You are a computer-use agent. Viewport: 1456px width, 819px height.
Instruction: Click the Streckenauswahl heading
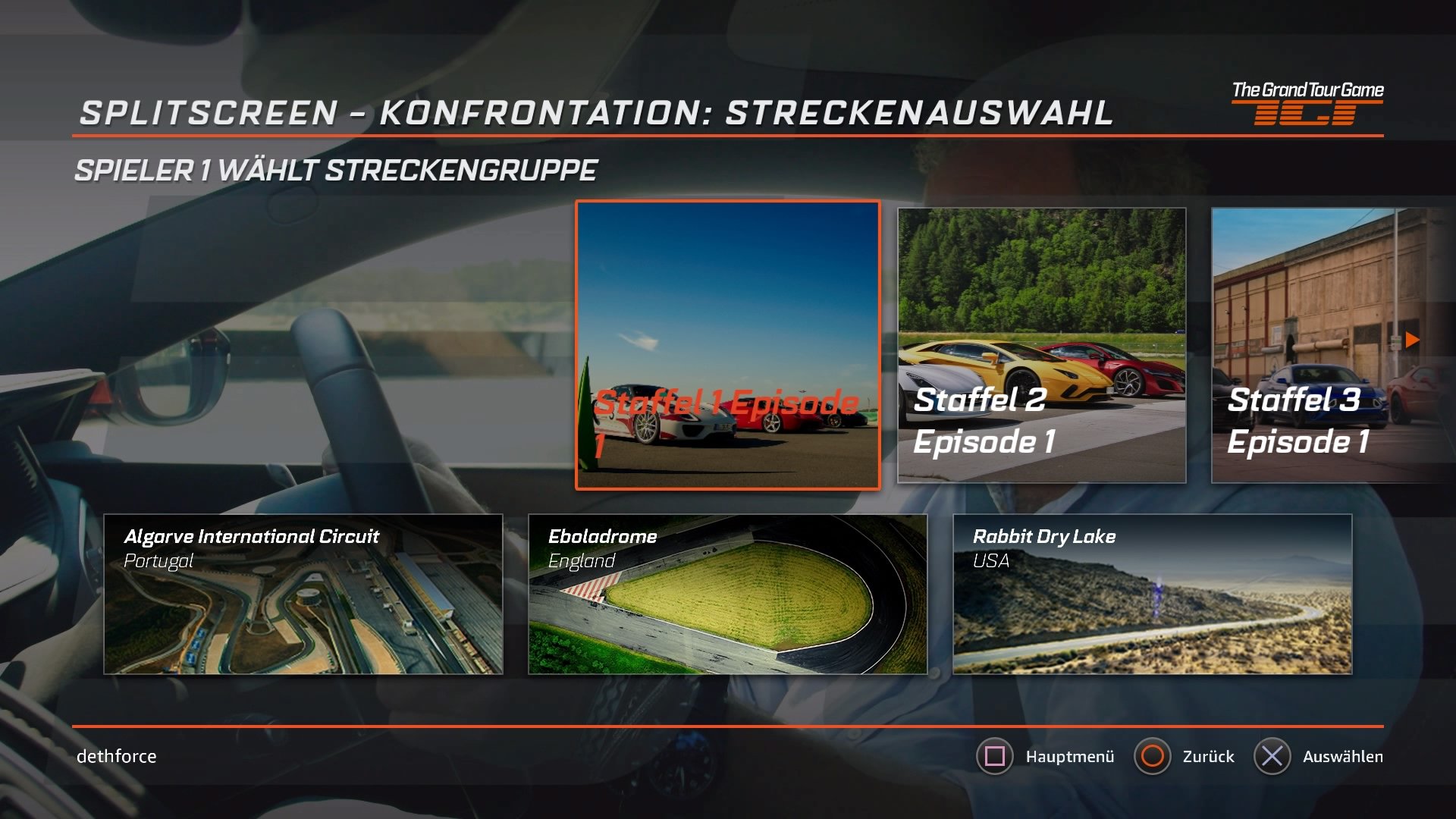595,114
